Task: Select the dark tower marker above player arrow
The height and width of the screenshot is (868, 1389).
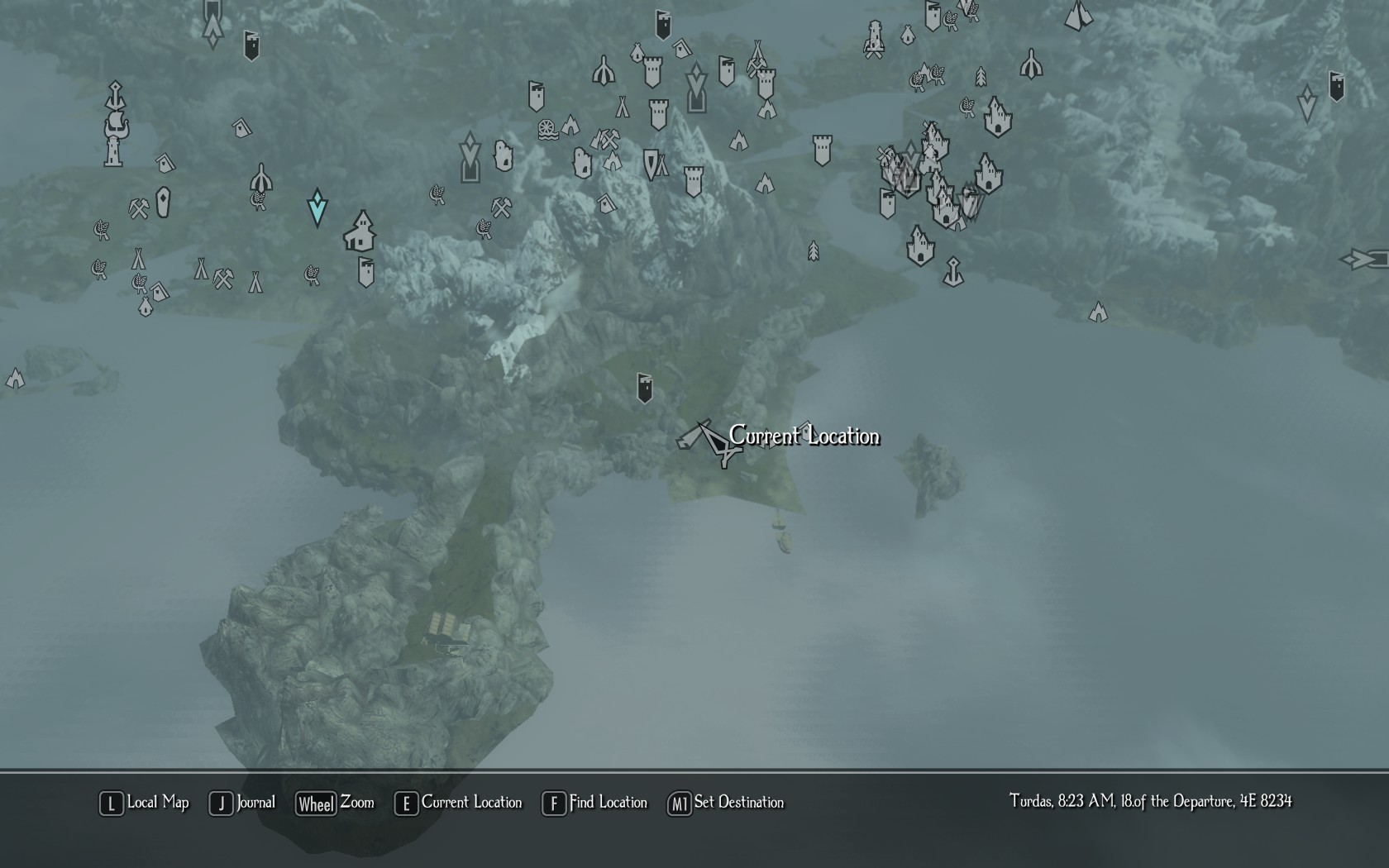Action: tap(645, 387)
